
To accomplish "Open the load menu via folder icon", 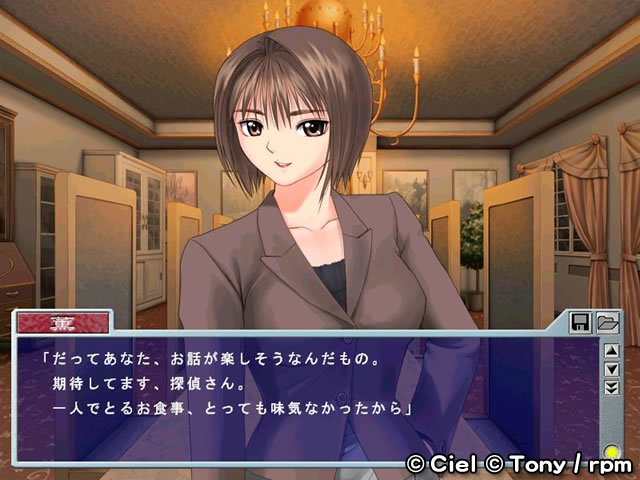I will [606, 322].
